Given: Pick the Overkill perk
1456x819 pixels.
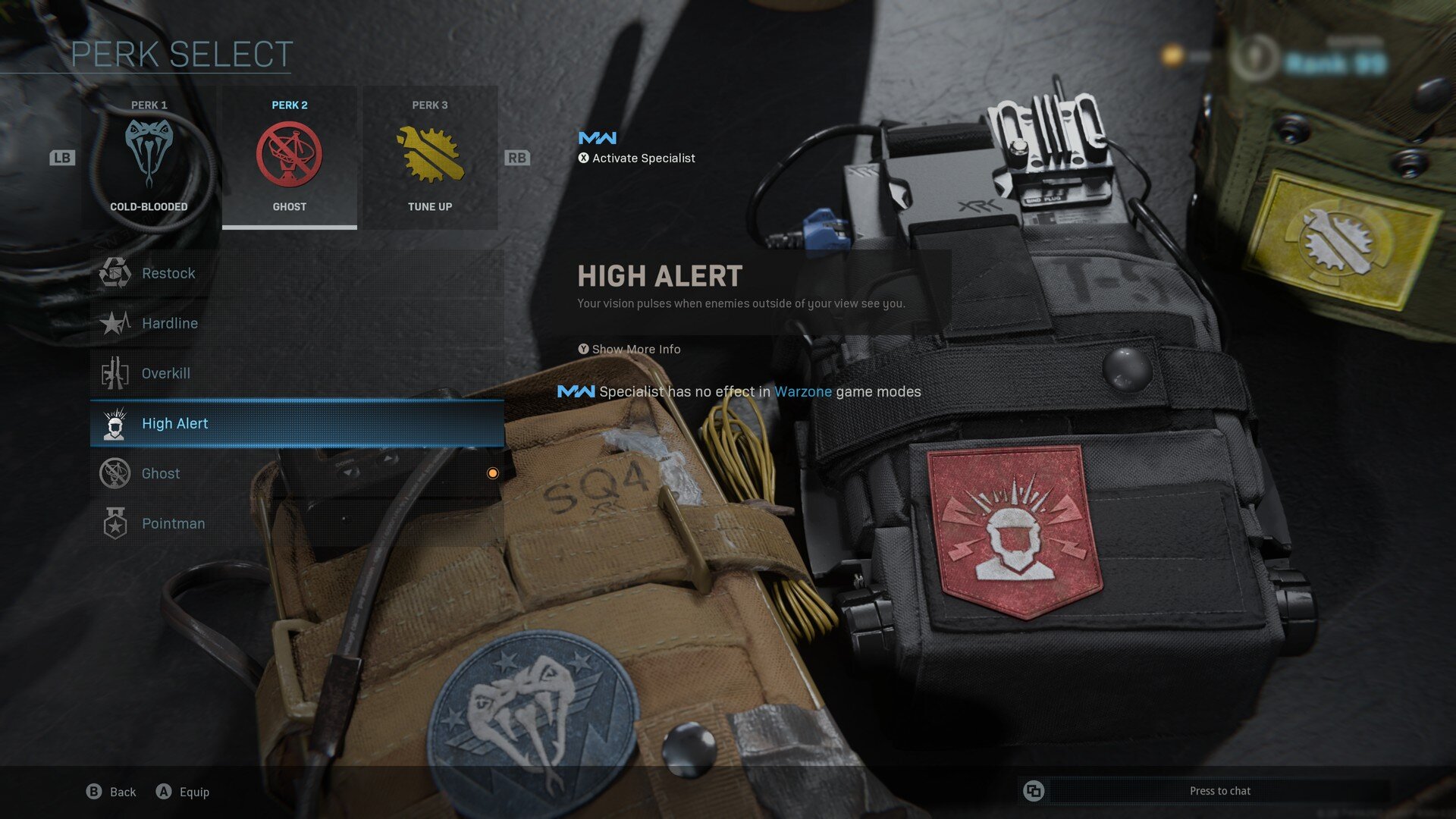Looking at the screenshot, I should click(297, 373).
